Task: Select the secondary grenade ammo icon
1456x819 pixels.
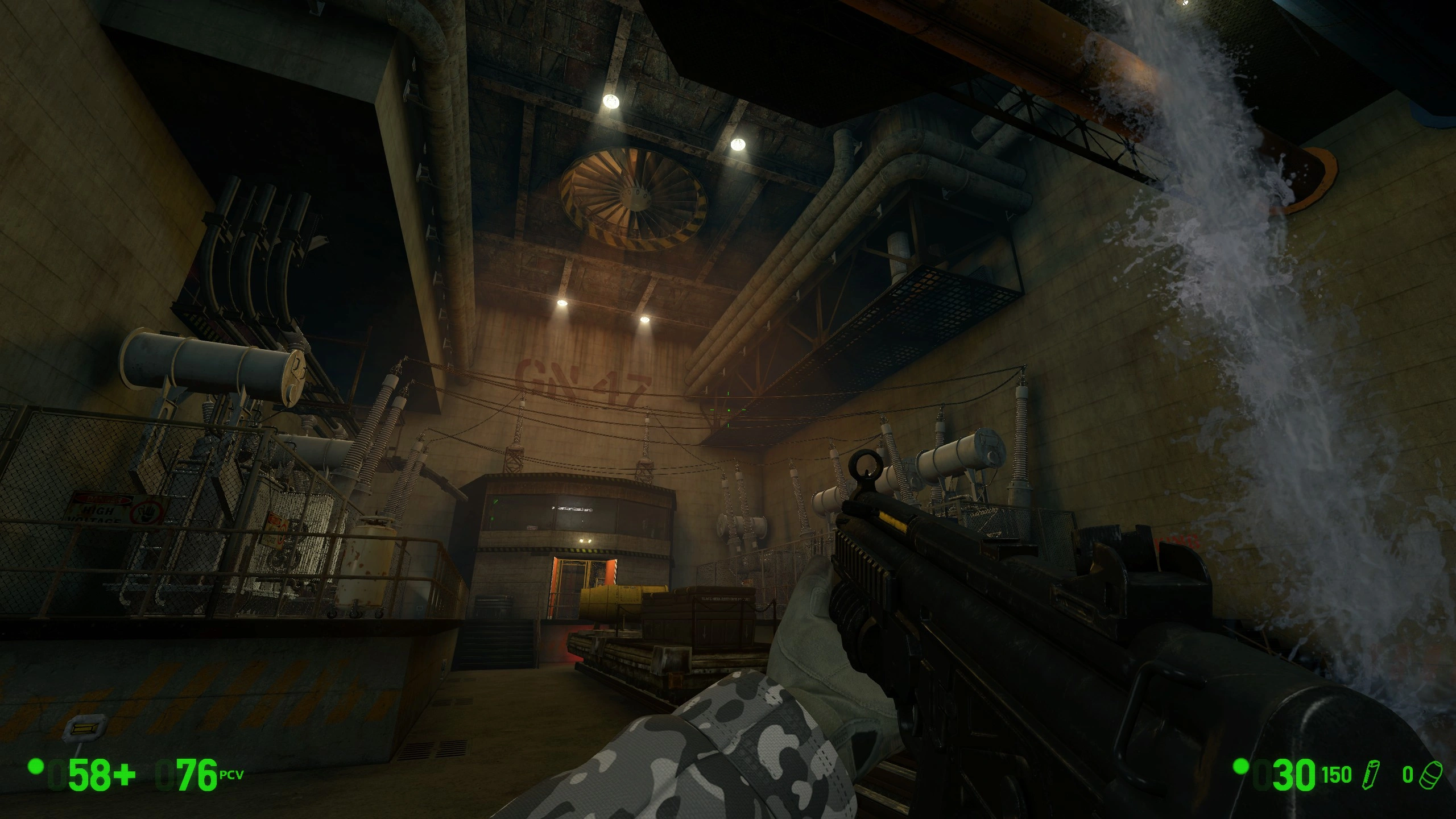Action: tap(1430, 776)
